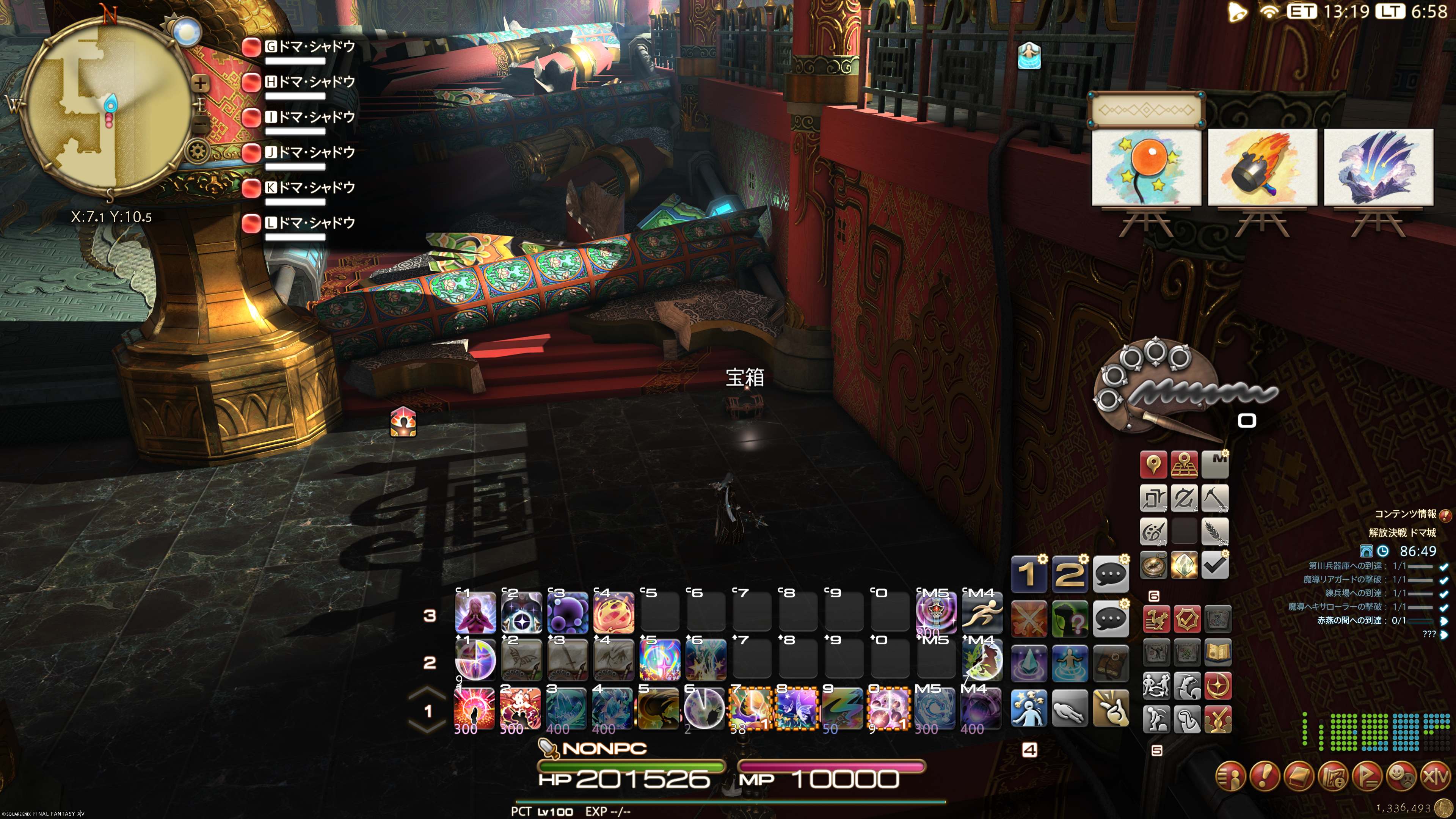1456x819 pixels.
Task: Activate the Sprint running-figure ability
Action: pos(982,613)
